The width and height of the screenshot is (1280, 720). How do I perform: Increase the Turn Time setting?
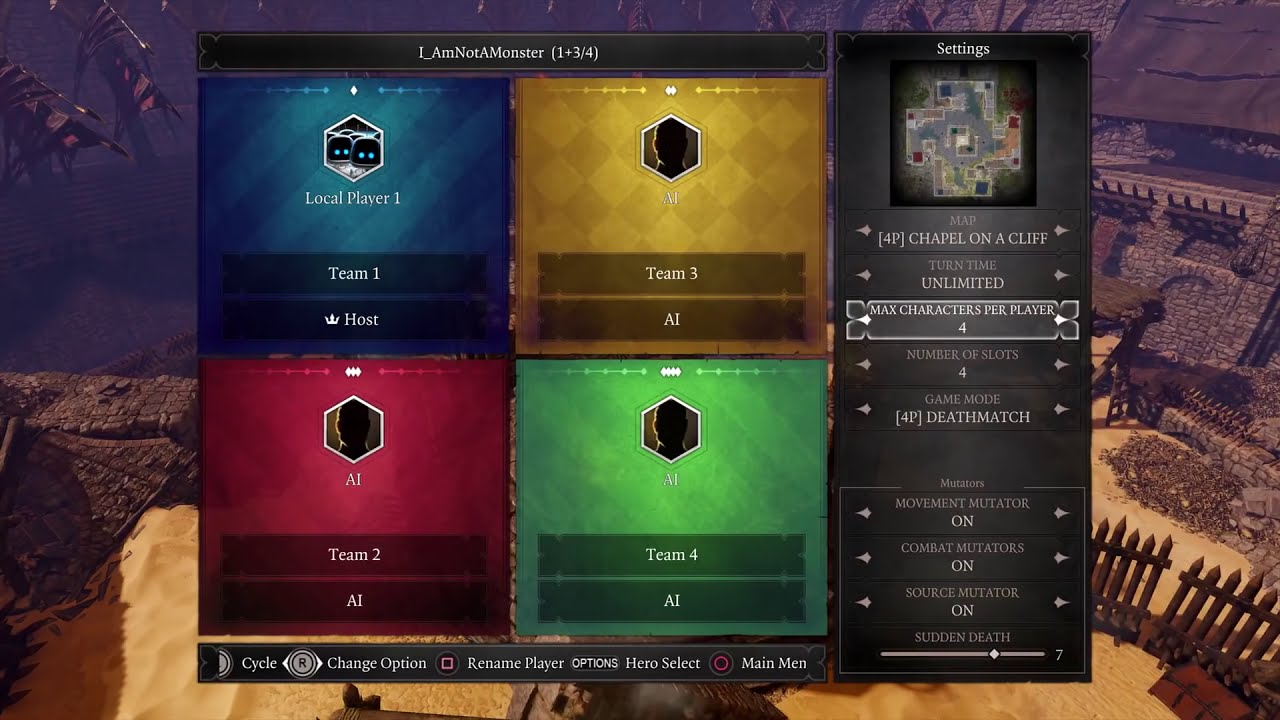[x=1061, y=275]
